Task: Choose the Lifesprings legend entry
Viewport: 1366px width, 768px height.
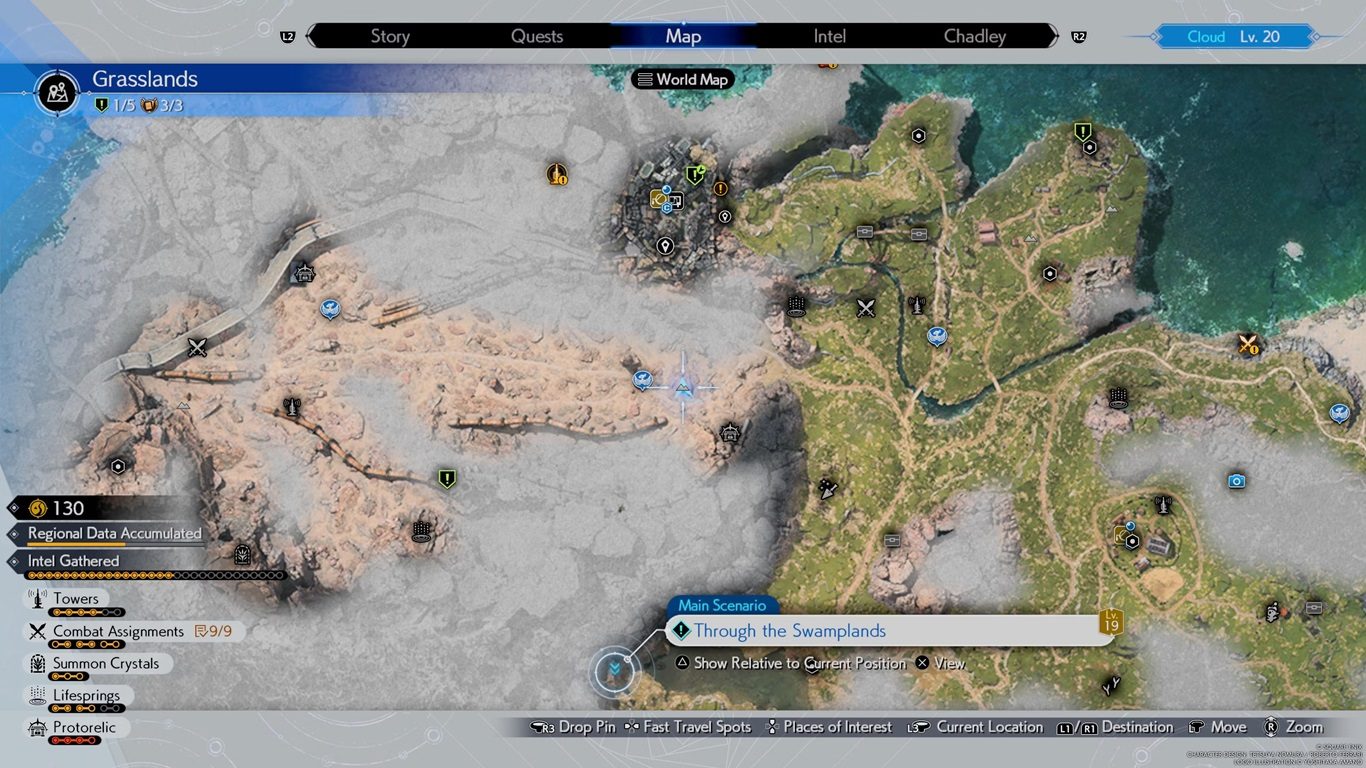Action: click(86, 695)
